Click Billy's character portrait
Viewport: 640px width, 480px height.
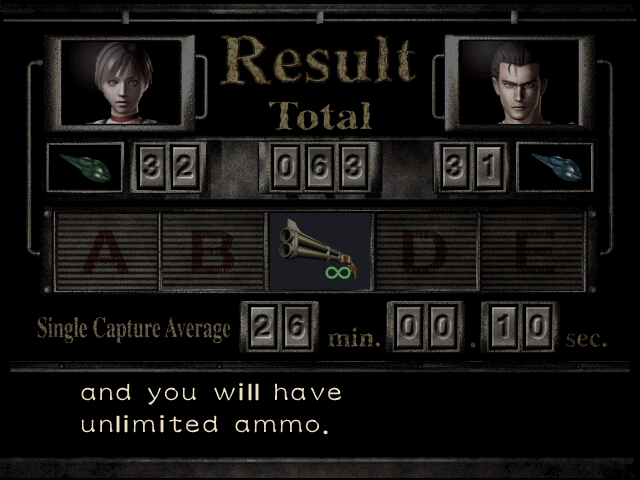pos(514,83)
